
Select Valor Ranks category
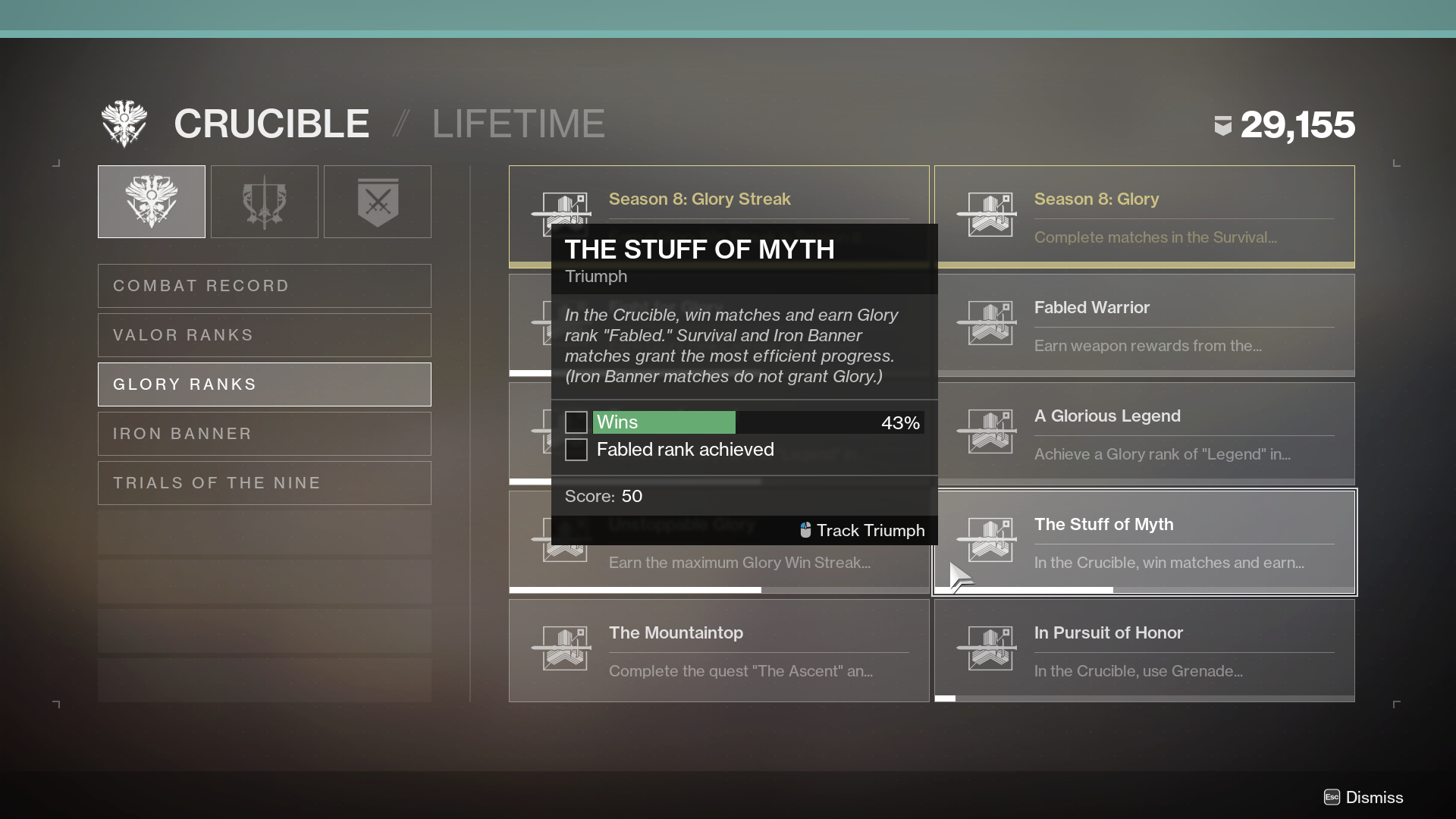tap(264, 335)
